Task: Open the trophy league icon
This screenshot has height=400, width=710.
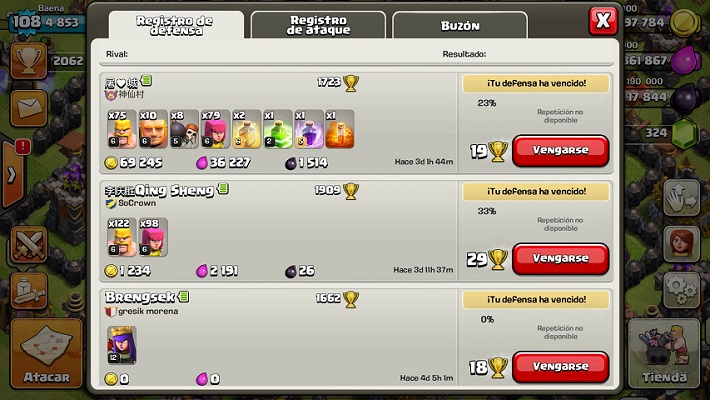Action: [x=28, y=60]
